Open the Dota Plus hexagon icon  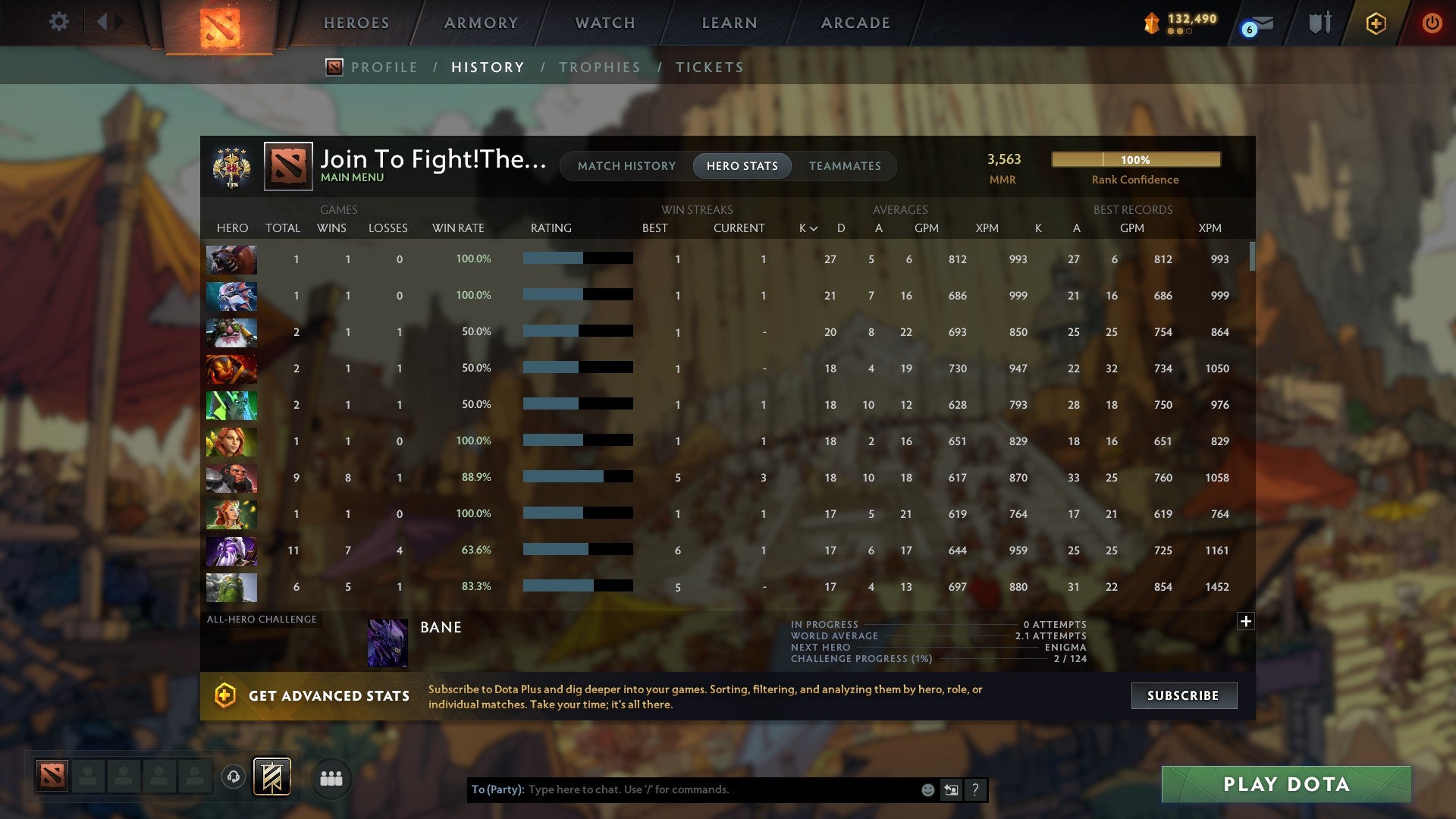pos(1375,23)
